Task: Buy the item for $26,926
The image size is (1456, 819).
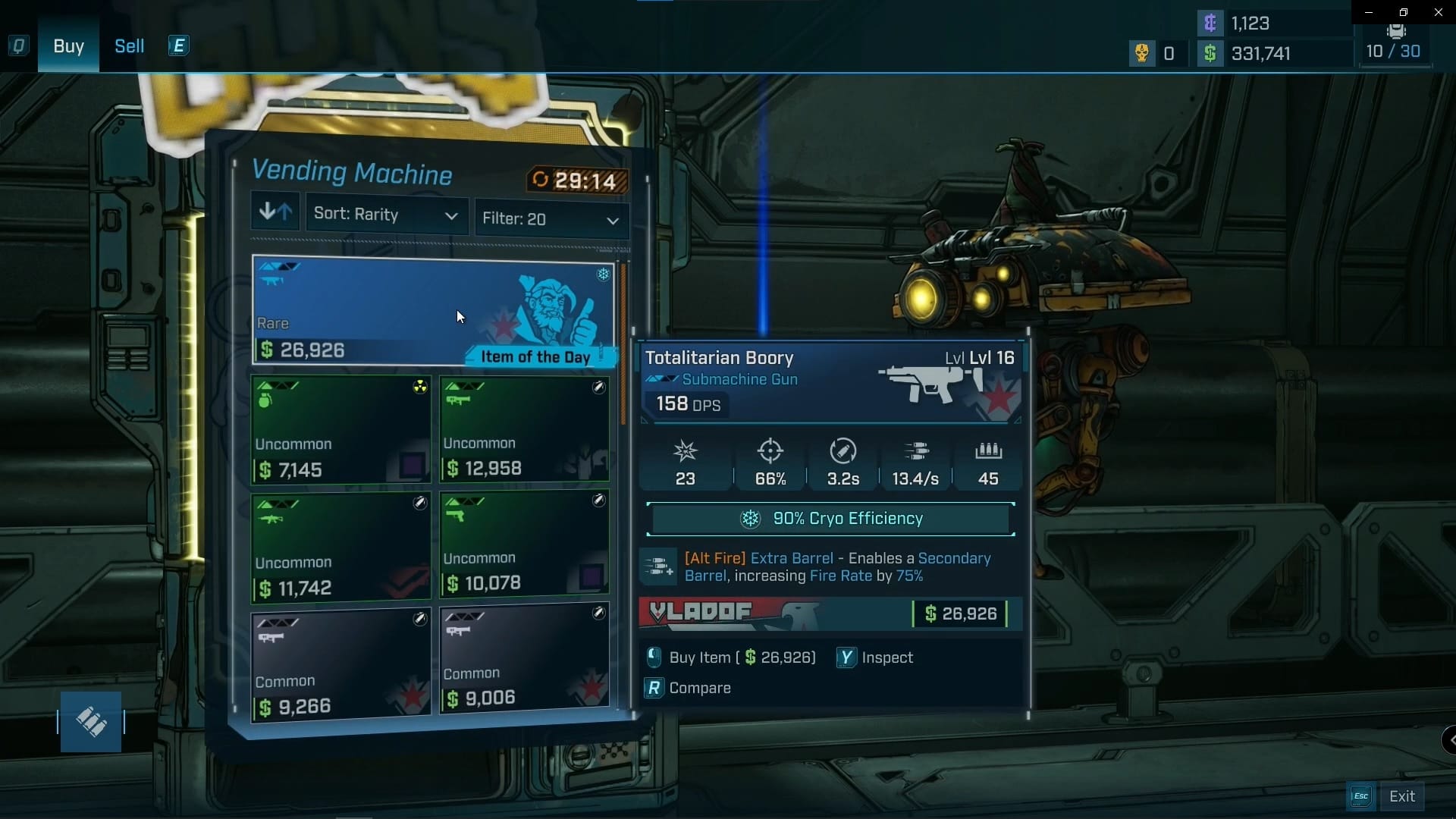Action: point(731,657)
